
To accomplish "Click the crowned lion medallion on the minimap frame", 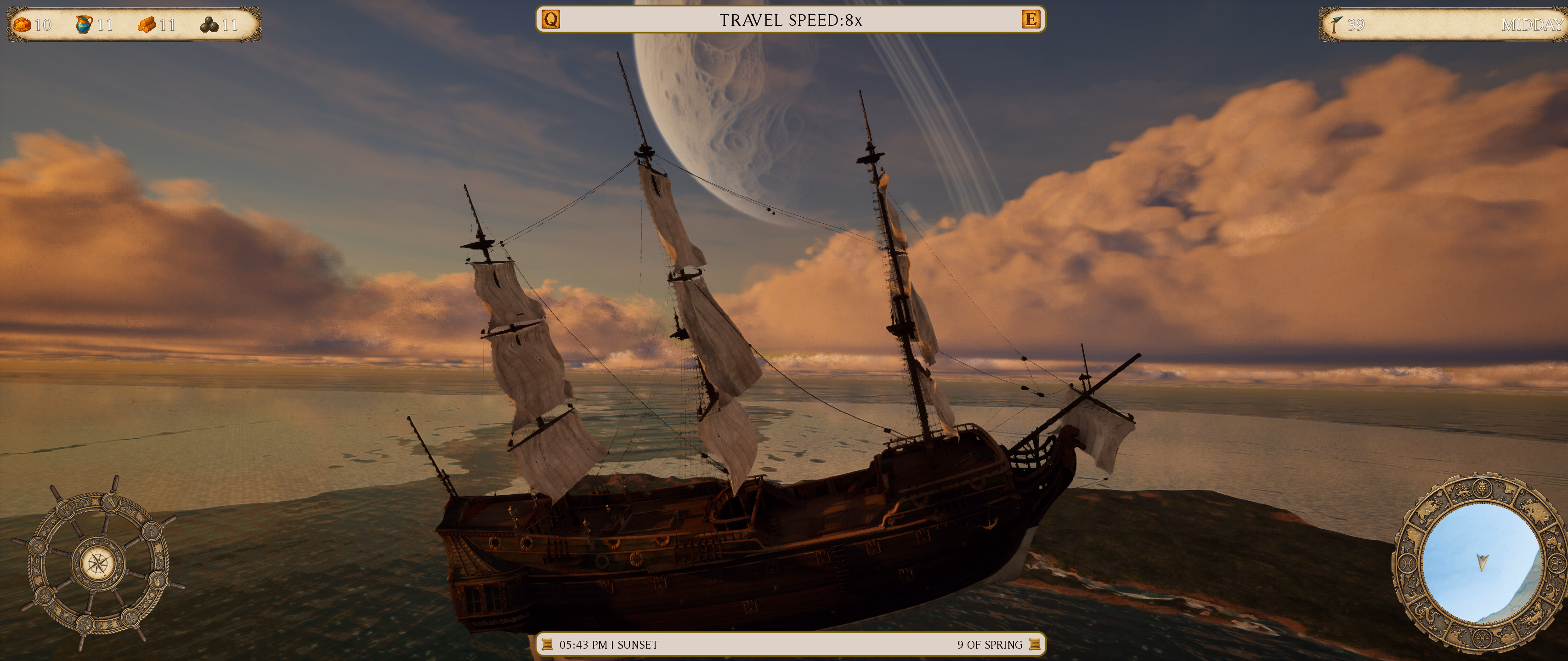I will (x=1482, y=489).
